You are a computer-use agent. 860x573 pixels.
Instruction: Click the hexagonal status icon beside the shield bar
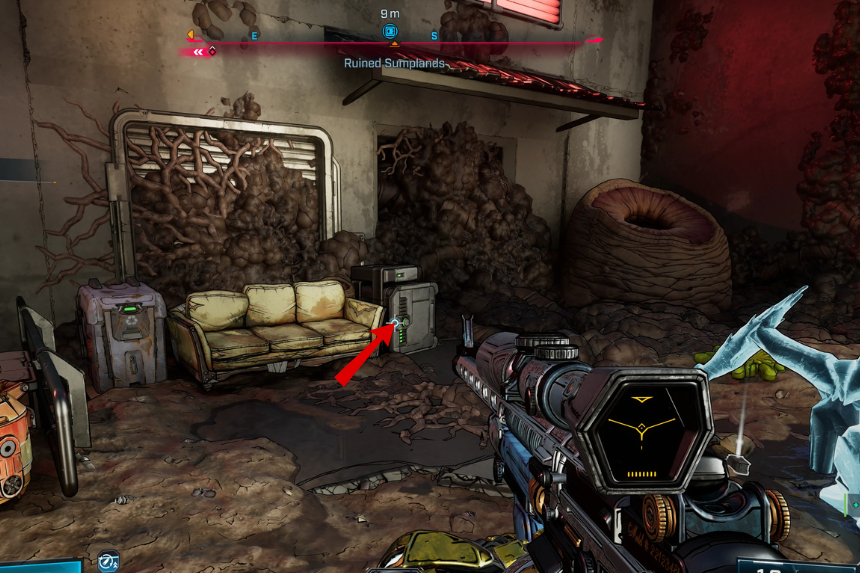click(x=108, y=561)
